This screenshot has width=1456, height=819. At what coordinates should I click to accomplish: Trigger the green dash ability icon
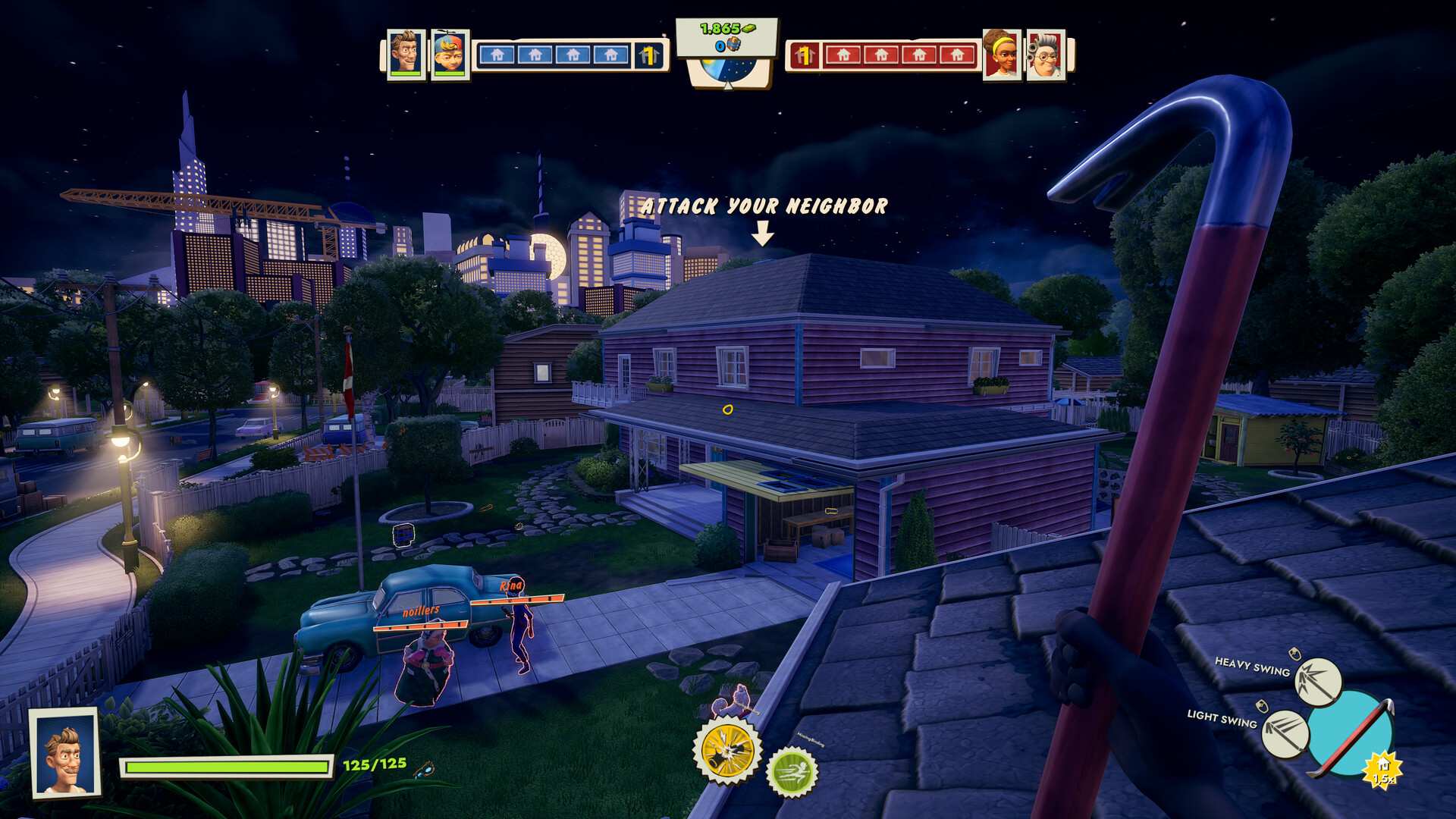[x=792, y=772]
